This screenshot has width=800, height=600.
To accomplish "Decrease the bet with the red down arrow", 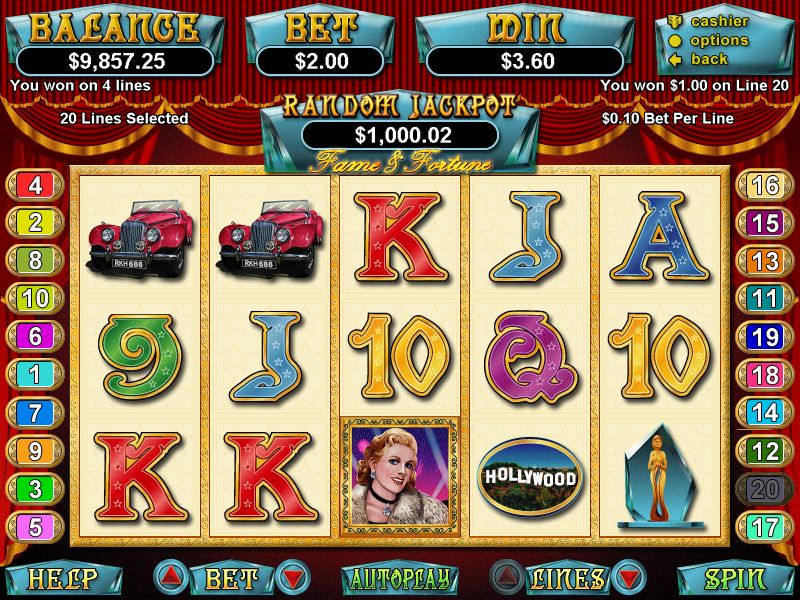I will (292, 578).
